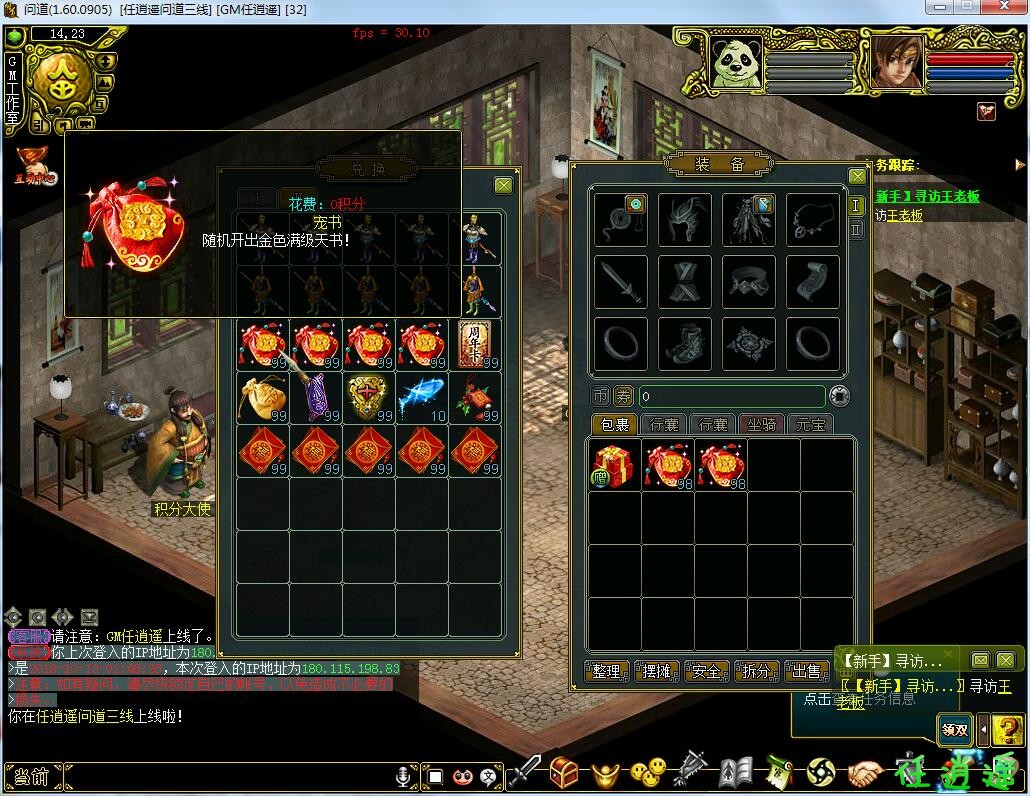Click the panda pet portrait
This screenshot has width=1030, height=796.
coord(736,62)
